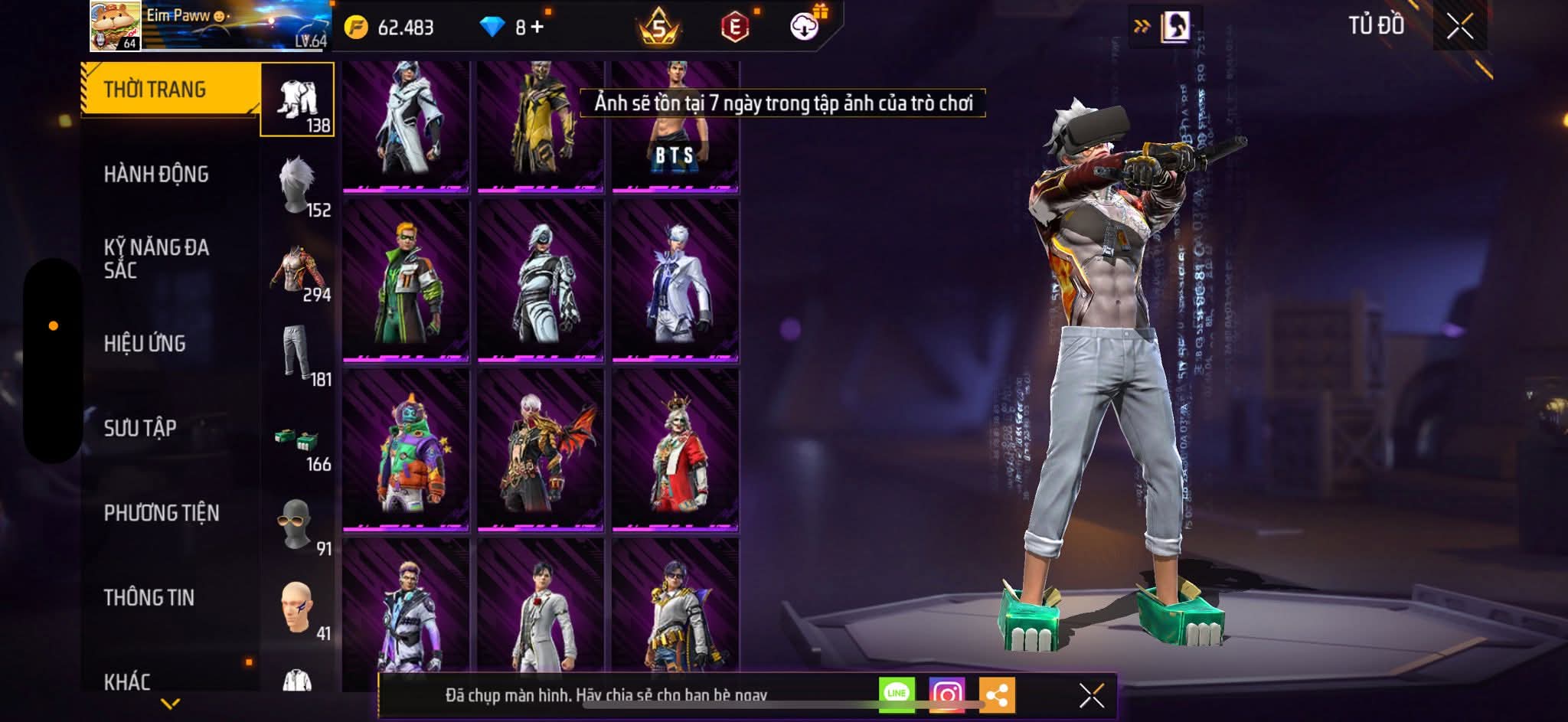1568x722 pixels.
Task: Select the red-winged dragon outfit
Action: pyautogui.click(x=541, y=450)
